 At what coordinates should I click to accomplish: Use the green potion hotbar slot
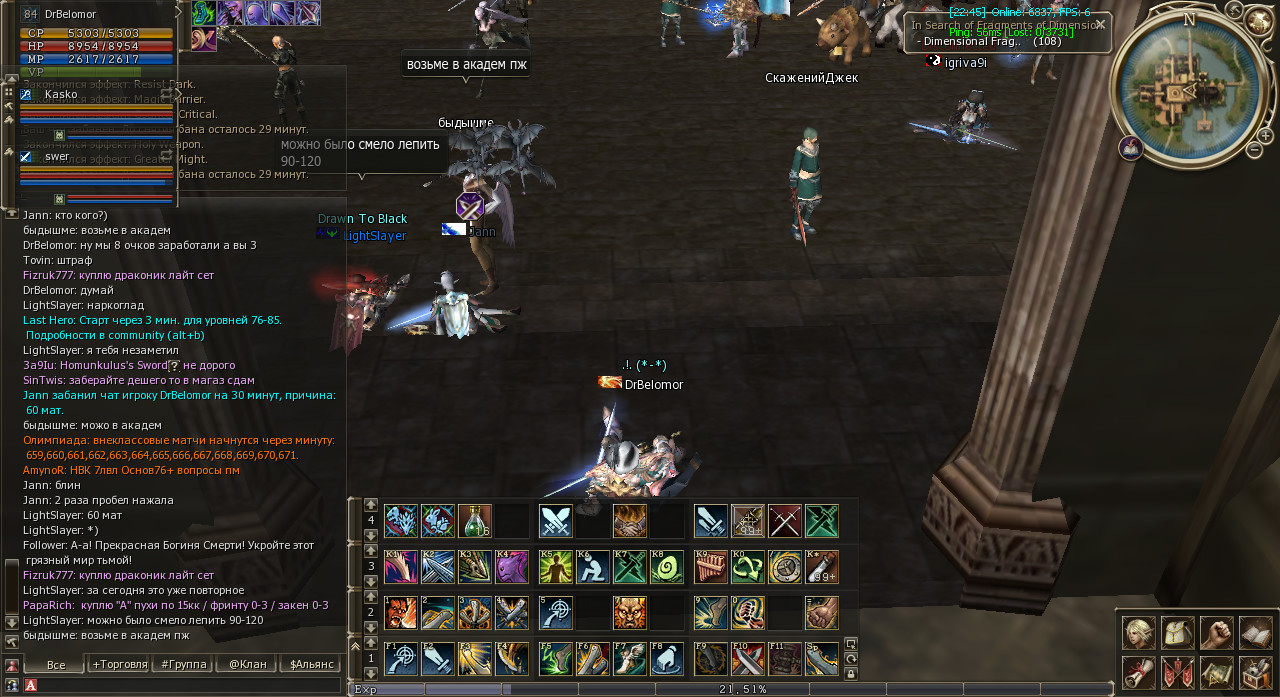[x=475, y=521]
